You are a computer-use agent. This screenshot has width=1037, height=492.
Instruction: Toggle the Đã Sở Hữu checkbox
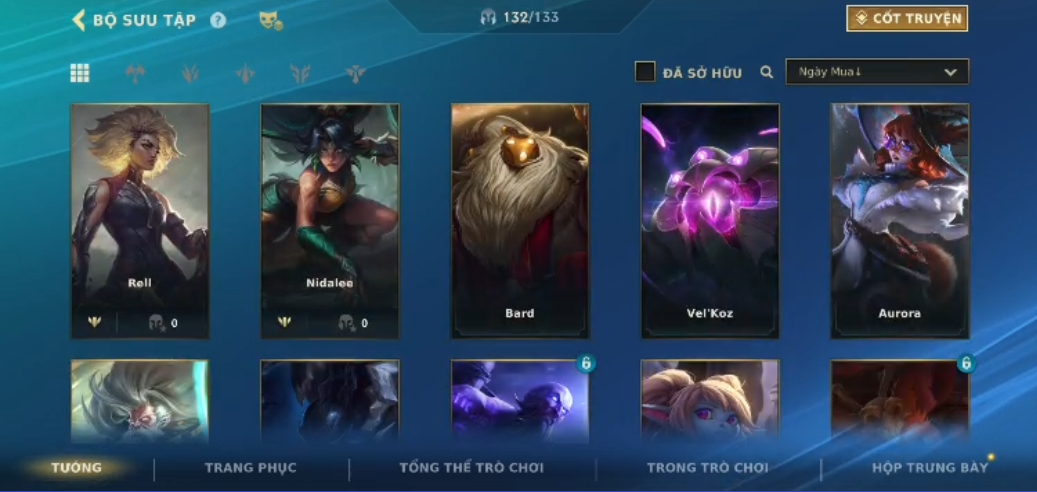646,72
